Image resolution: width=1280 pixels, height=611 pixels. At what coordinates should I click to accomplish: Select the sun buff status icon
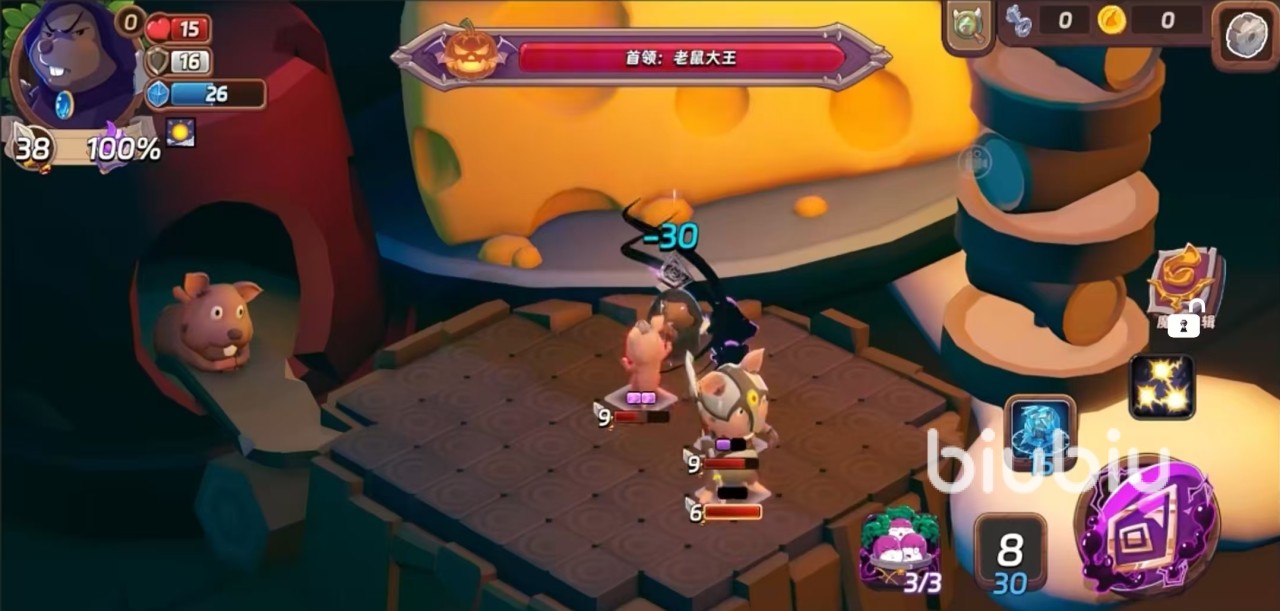181,132
